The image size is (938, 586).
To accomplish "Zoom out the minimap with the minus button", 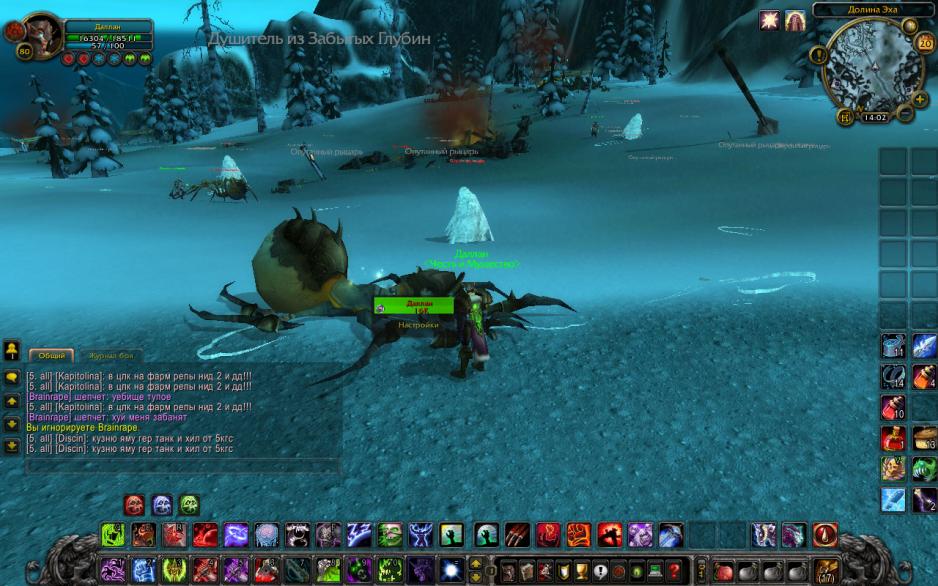I will [x=905, y=113].
